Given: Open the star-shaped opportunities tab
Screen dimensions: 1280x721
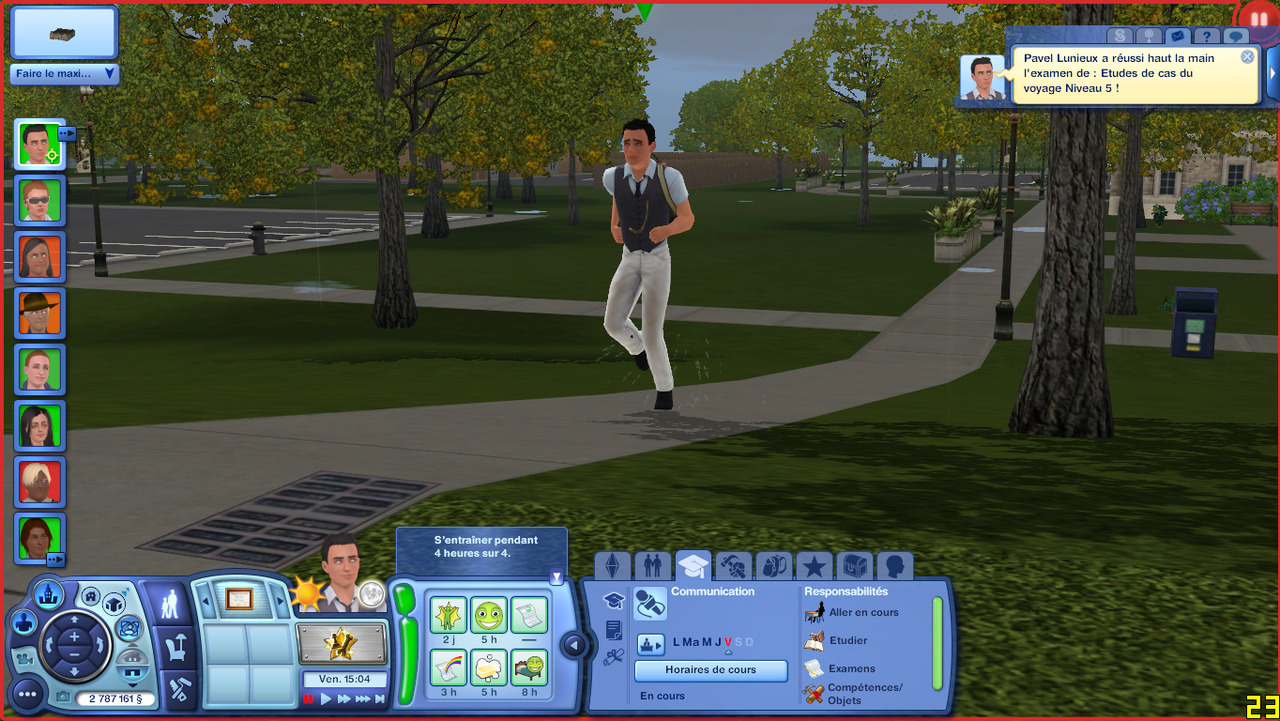Looking at the screenshot, I should 814,567.
